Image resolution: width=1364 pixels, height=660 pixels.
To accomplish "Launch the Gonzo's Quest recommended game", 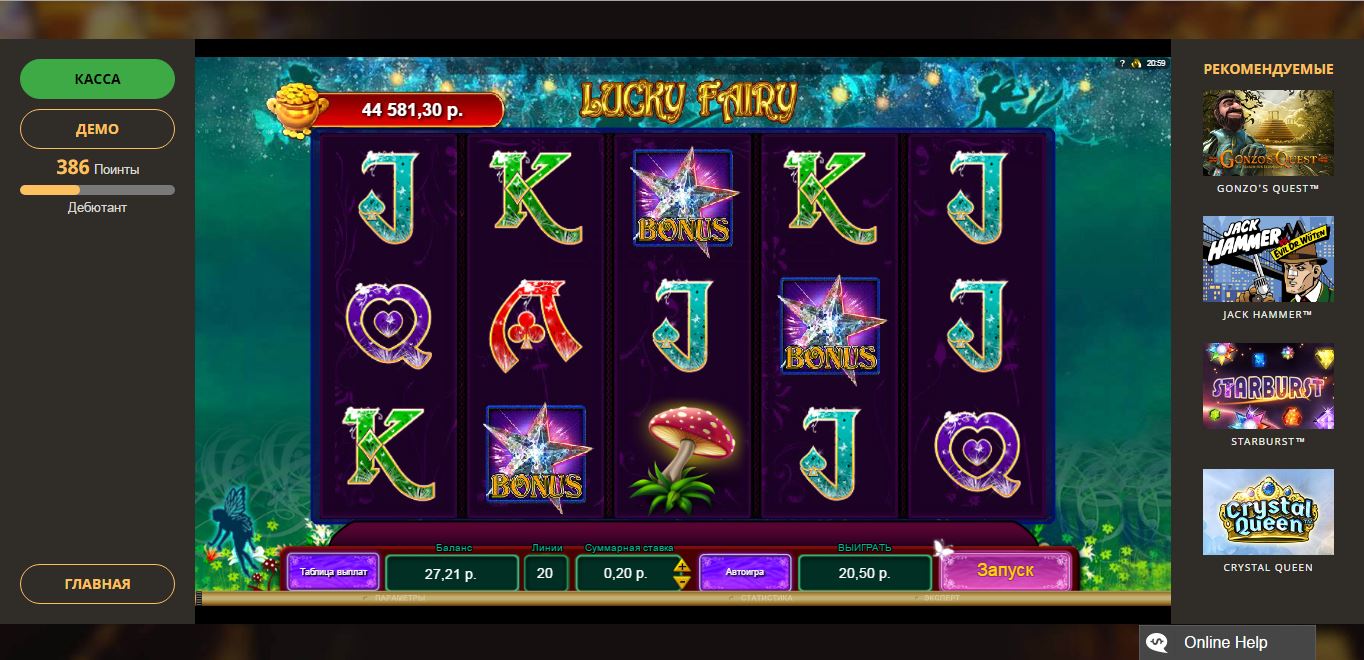I will (x=1267, y=133).
